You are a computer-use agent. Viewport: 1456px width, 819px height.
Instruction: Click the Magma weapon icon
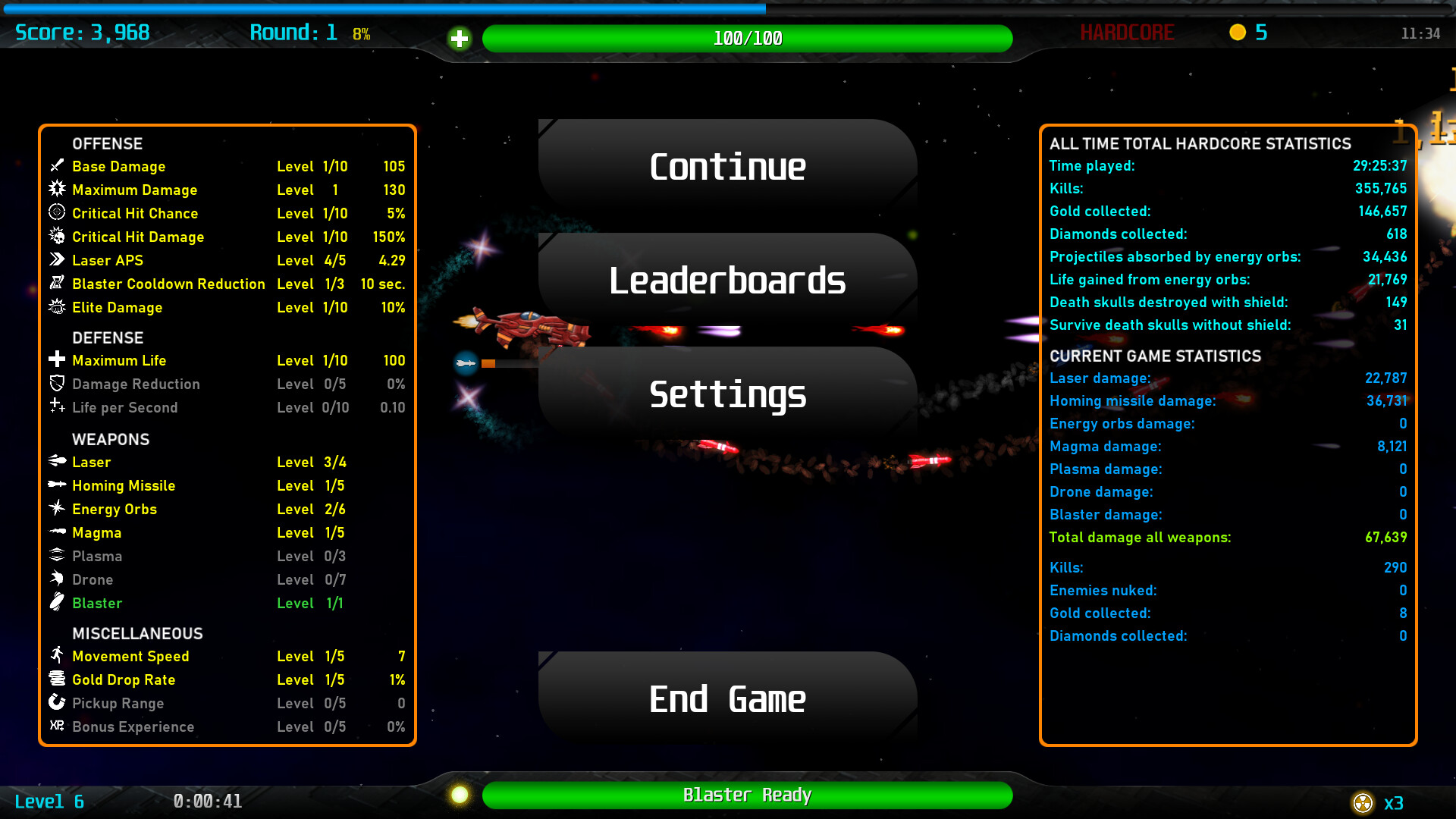(x=57, y=532)
